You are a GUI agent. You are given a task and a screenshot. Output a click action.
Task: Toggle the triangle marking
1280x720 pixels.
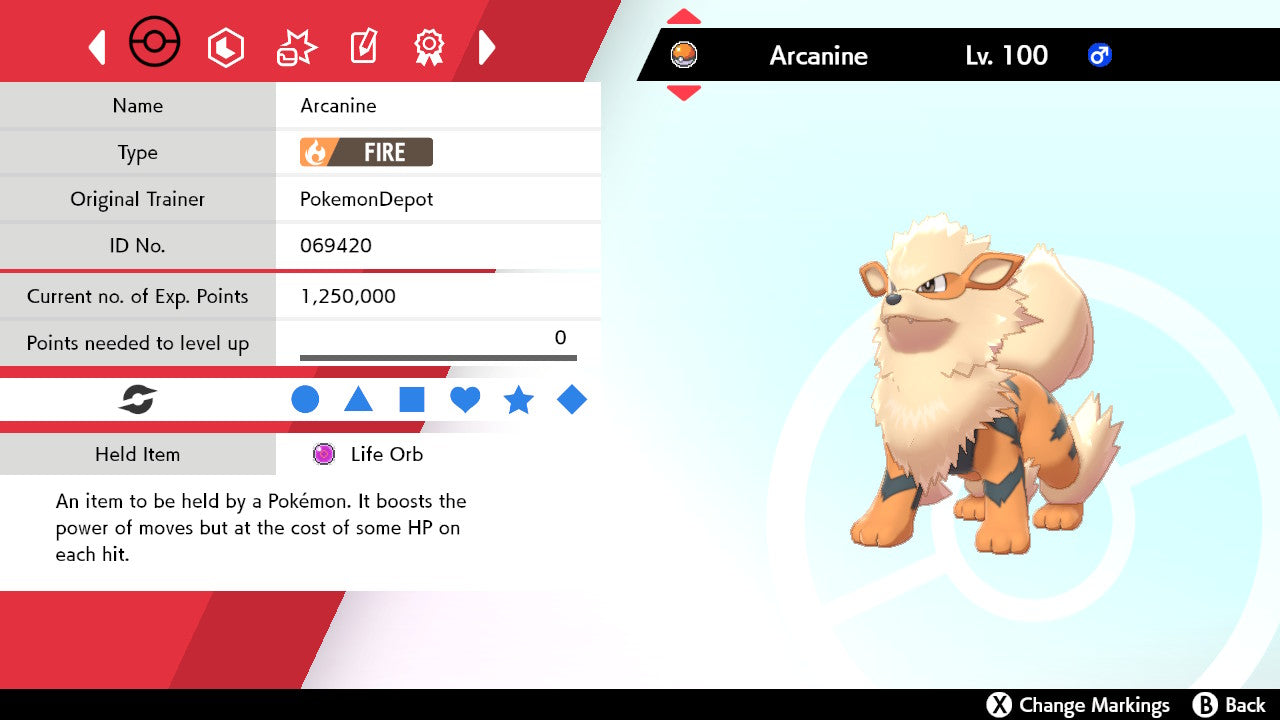[358, 400]
